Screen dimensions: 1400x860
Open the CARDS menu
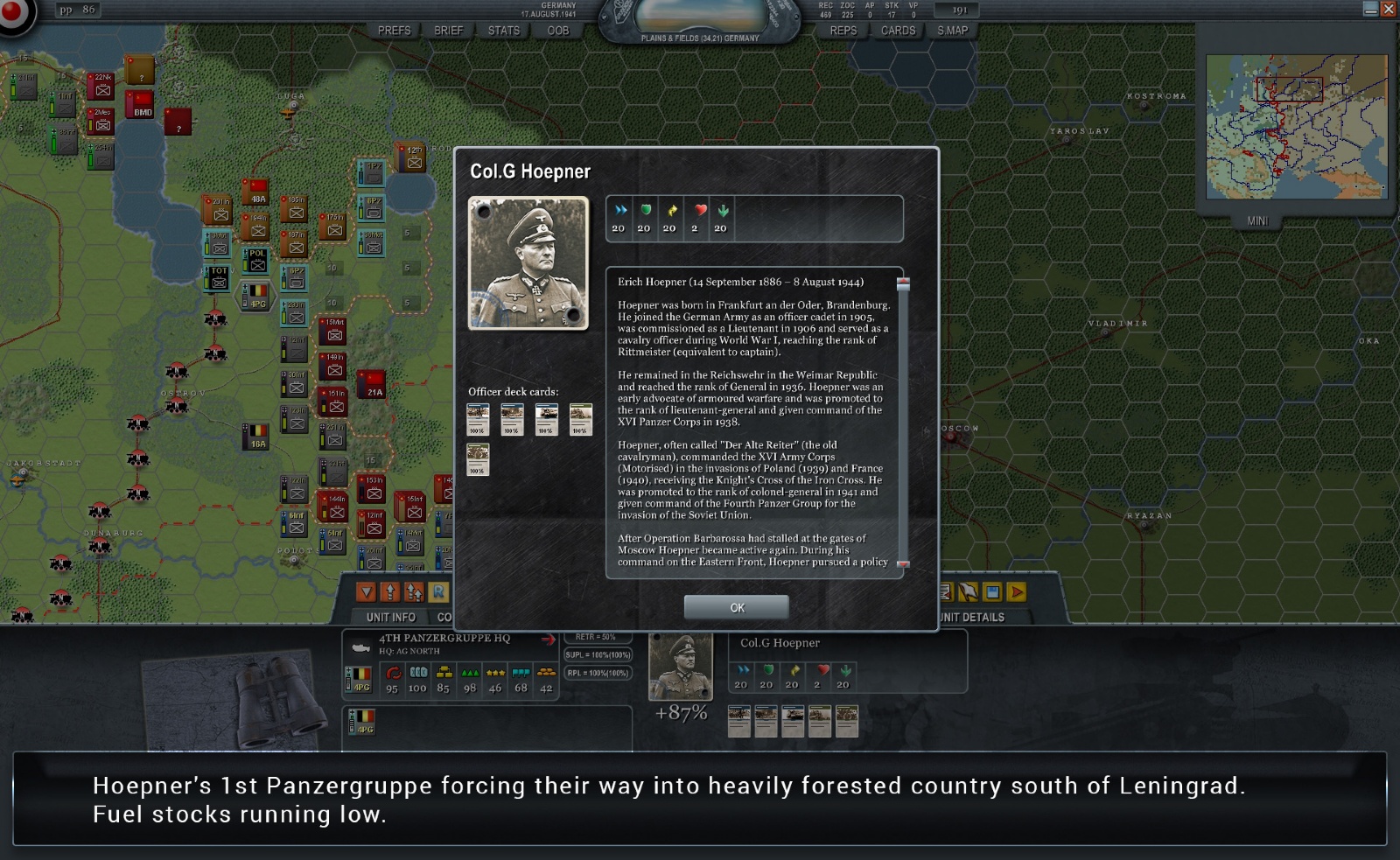[x=898, y=31]
